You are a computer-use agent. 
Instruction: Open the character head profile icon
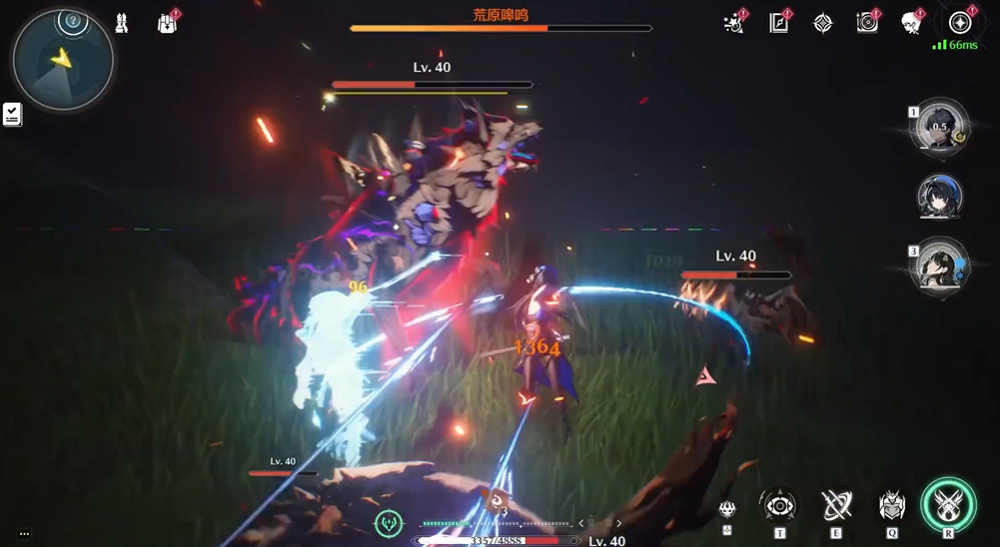(x=911, y=23)
